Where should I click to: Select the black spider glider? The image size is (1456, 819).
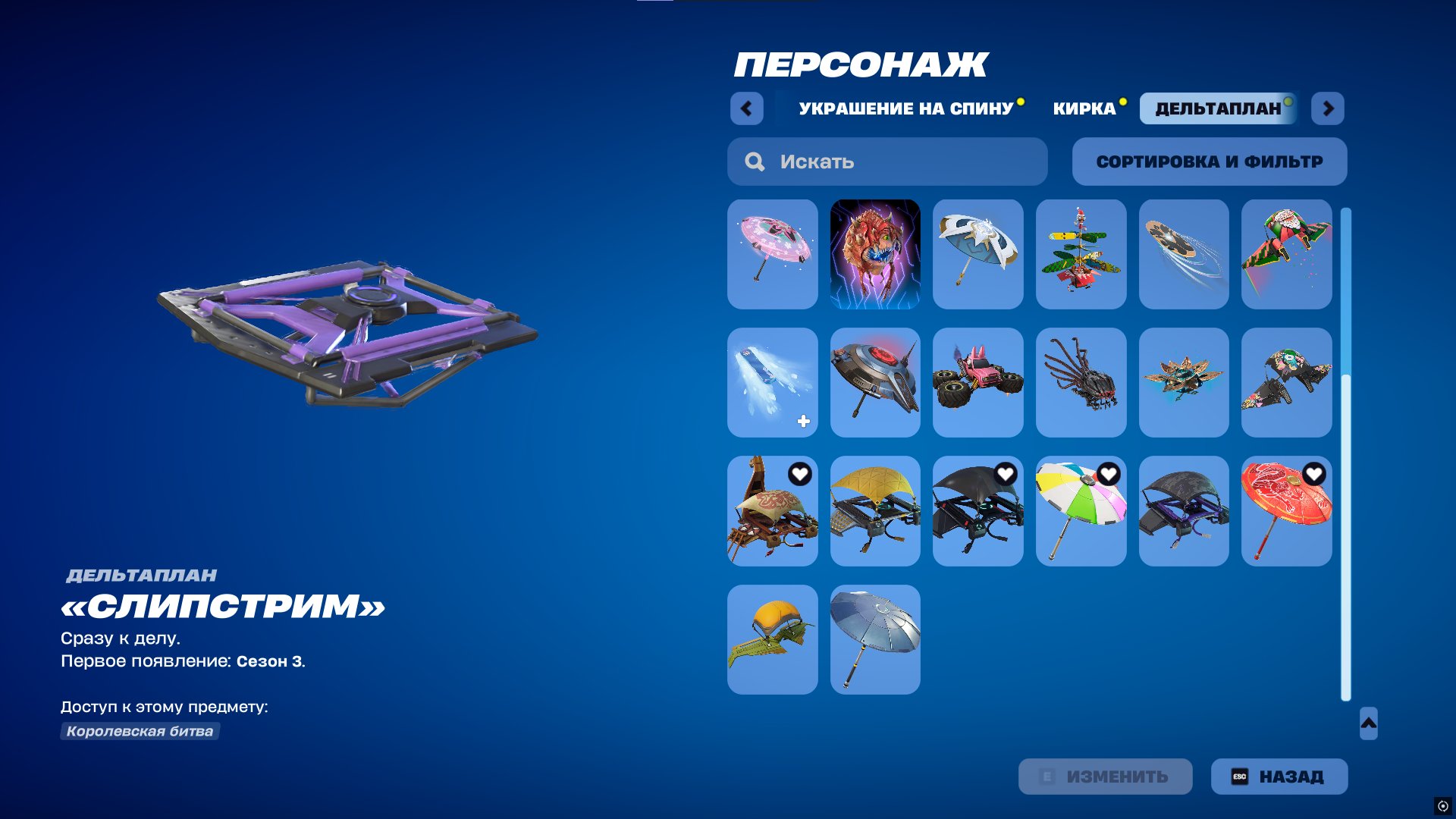[x=1081, y=383]
